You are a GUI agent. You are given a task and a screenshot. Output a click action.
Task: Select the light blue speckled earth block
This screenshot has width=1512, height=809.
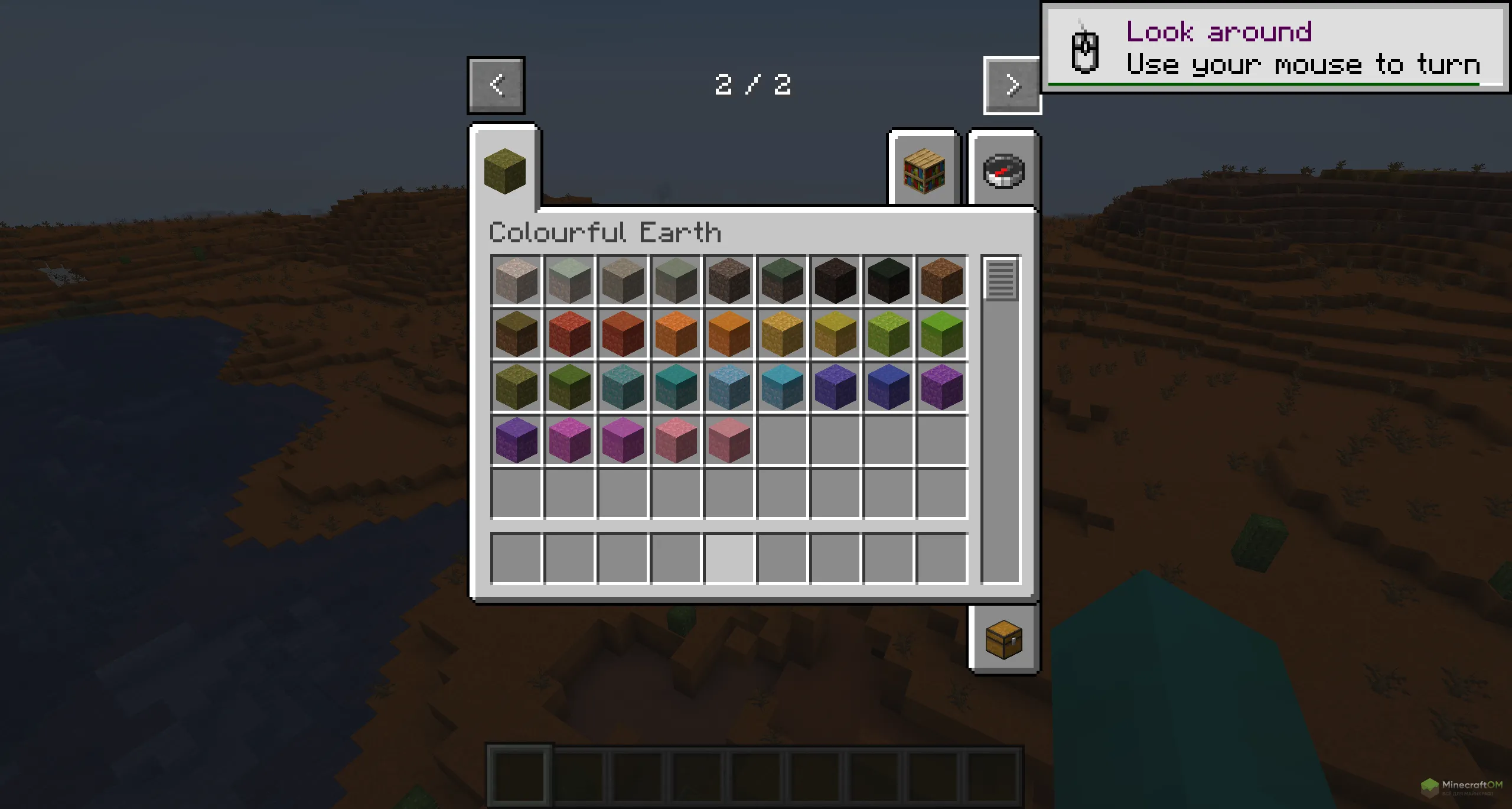729,386
